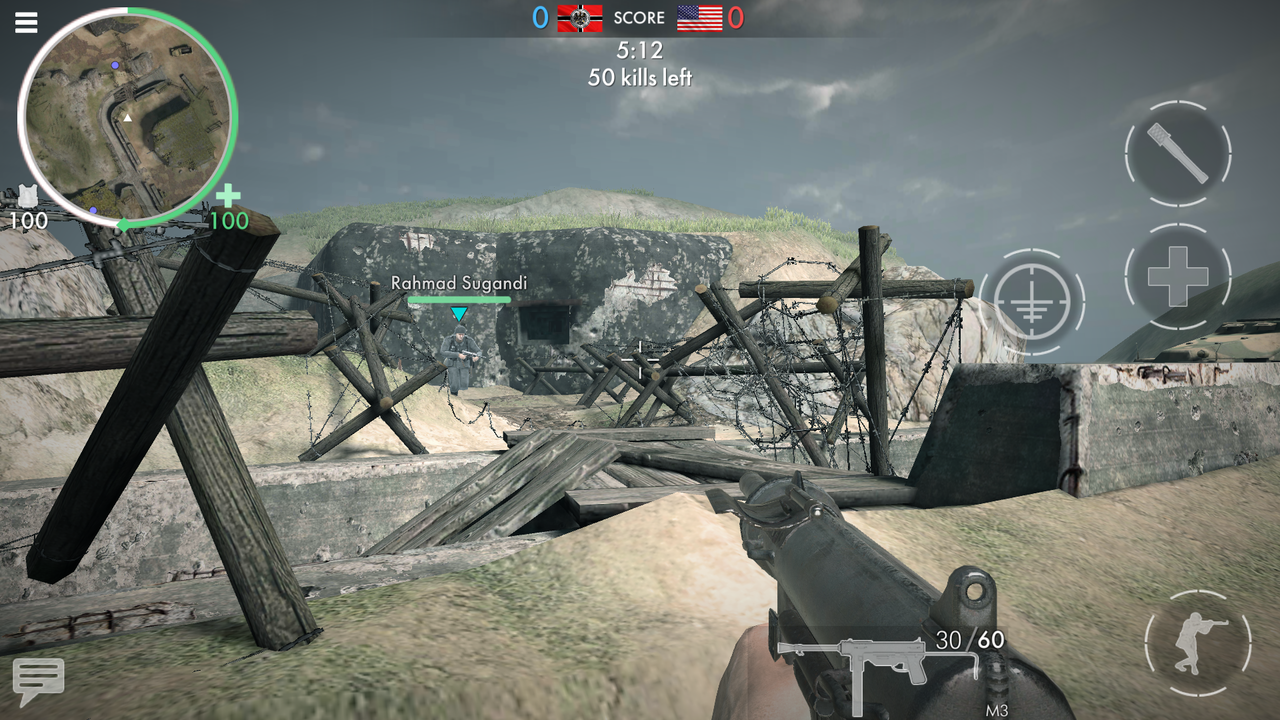Use the health kit plus icon
1280x720 pixels.
point(1176,276)
